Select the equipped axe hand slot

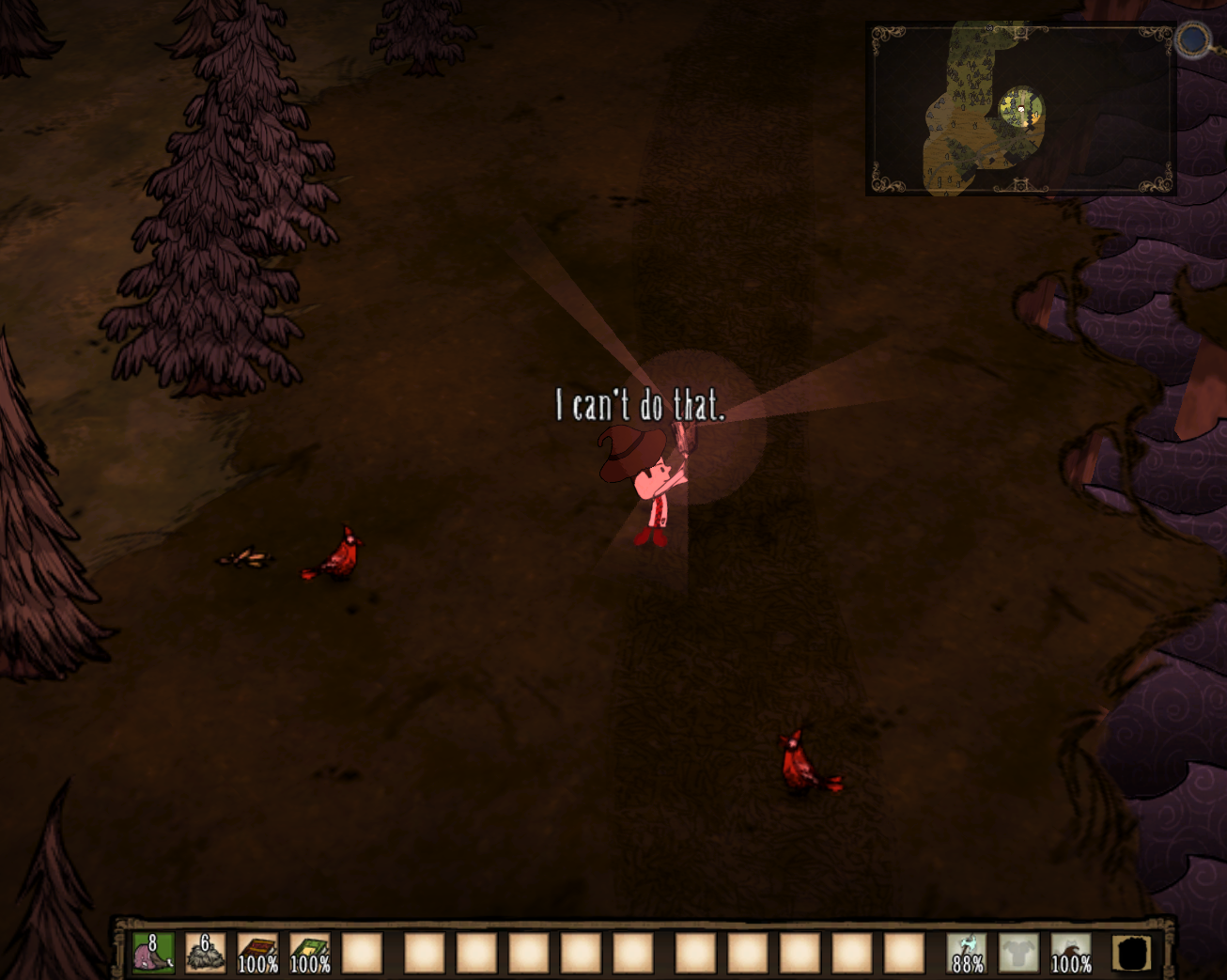click(x=967, y=953)
